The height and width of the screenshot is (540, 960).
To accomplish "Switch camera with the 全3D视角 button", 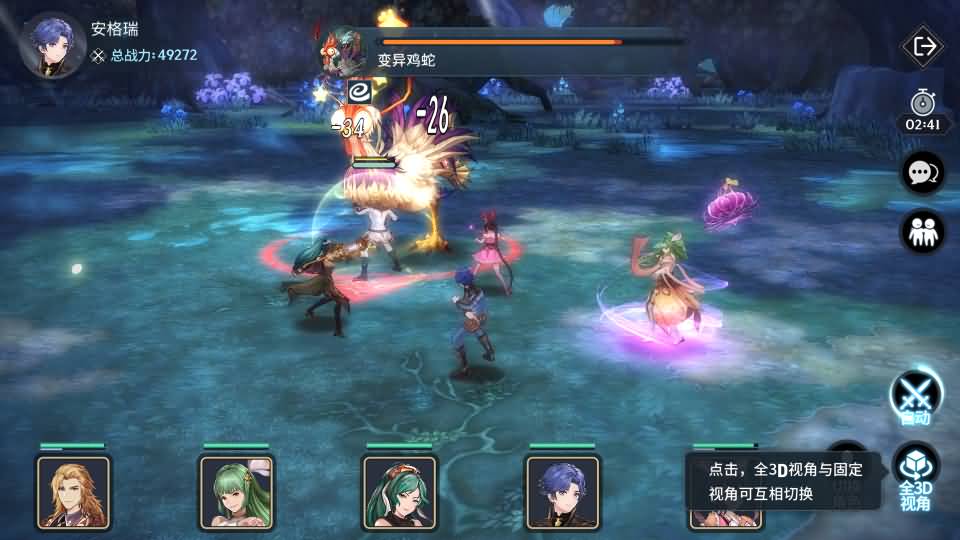I will (915, 476).
